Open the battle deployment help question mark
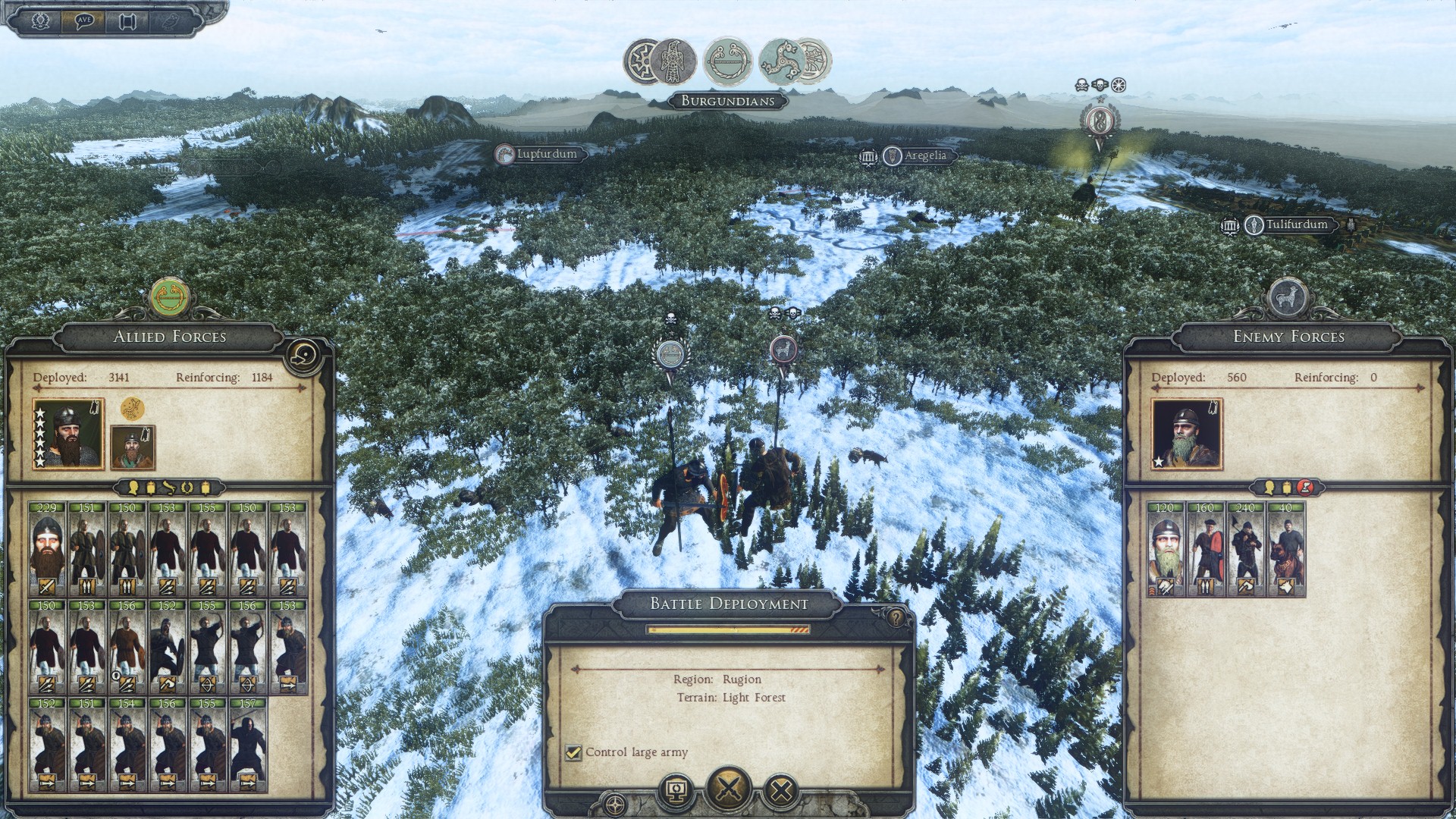The width and height of the screenshot is (1456, 819). (x=896, y=618)
